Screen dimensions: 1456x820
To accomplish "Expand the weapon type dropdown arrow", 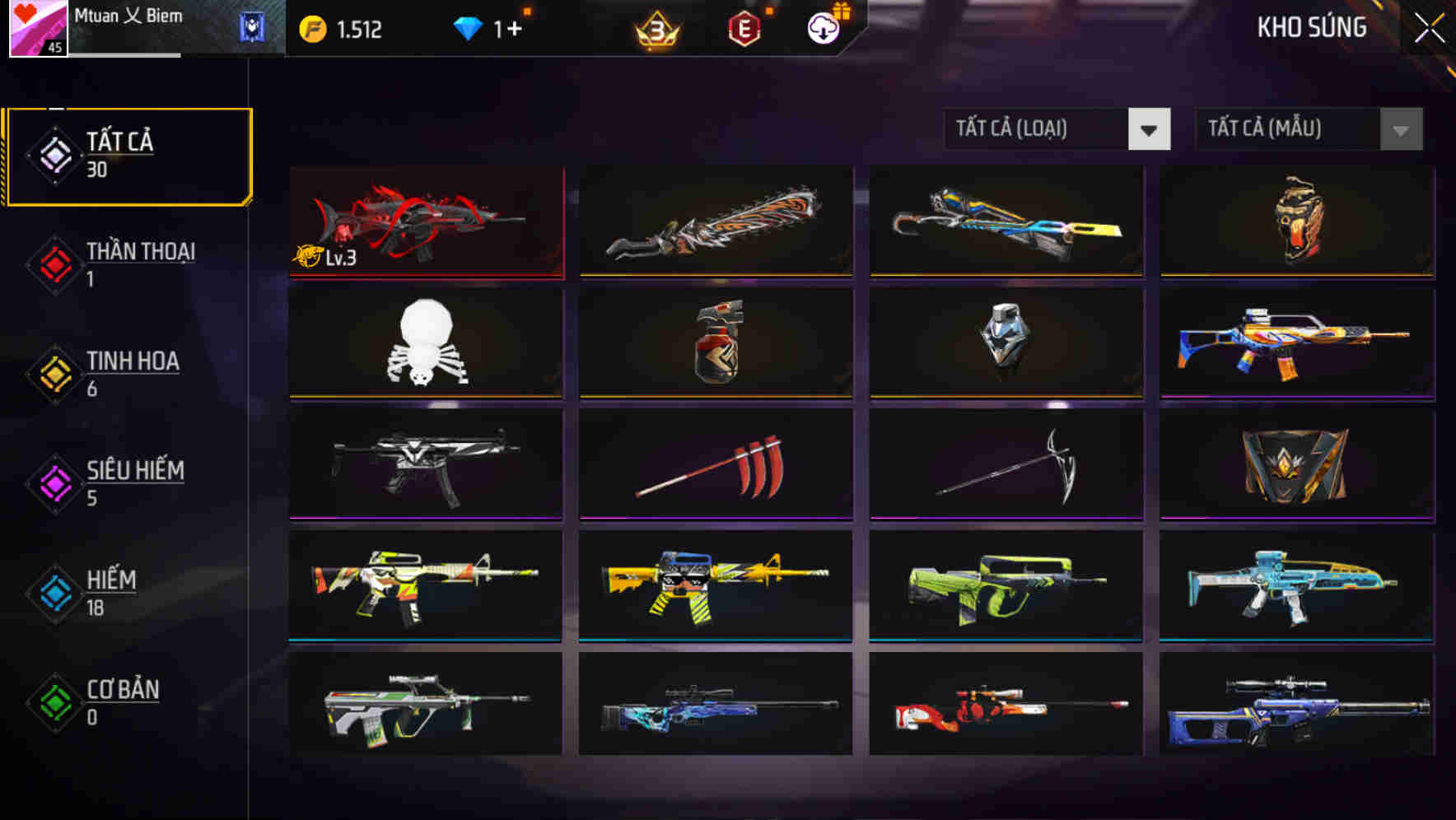I will tap(1150, 129).
